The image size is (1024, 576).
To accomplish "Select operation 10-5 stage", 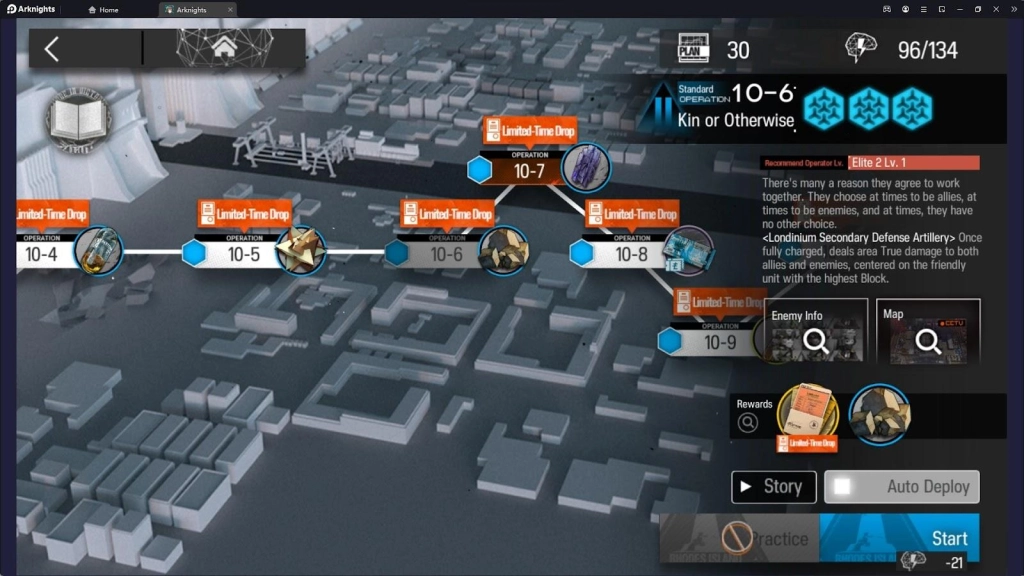I will tap(243, 253).
